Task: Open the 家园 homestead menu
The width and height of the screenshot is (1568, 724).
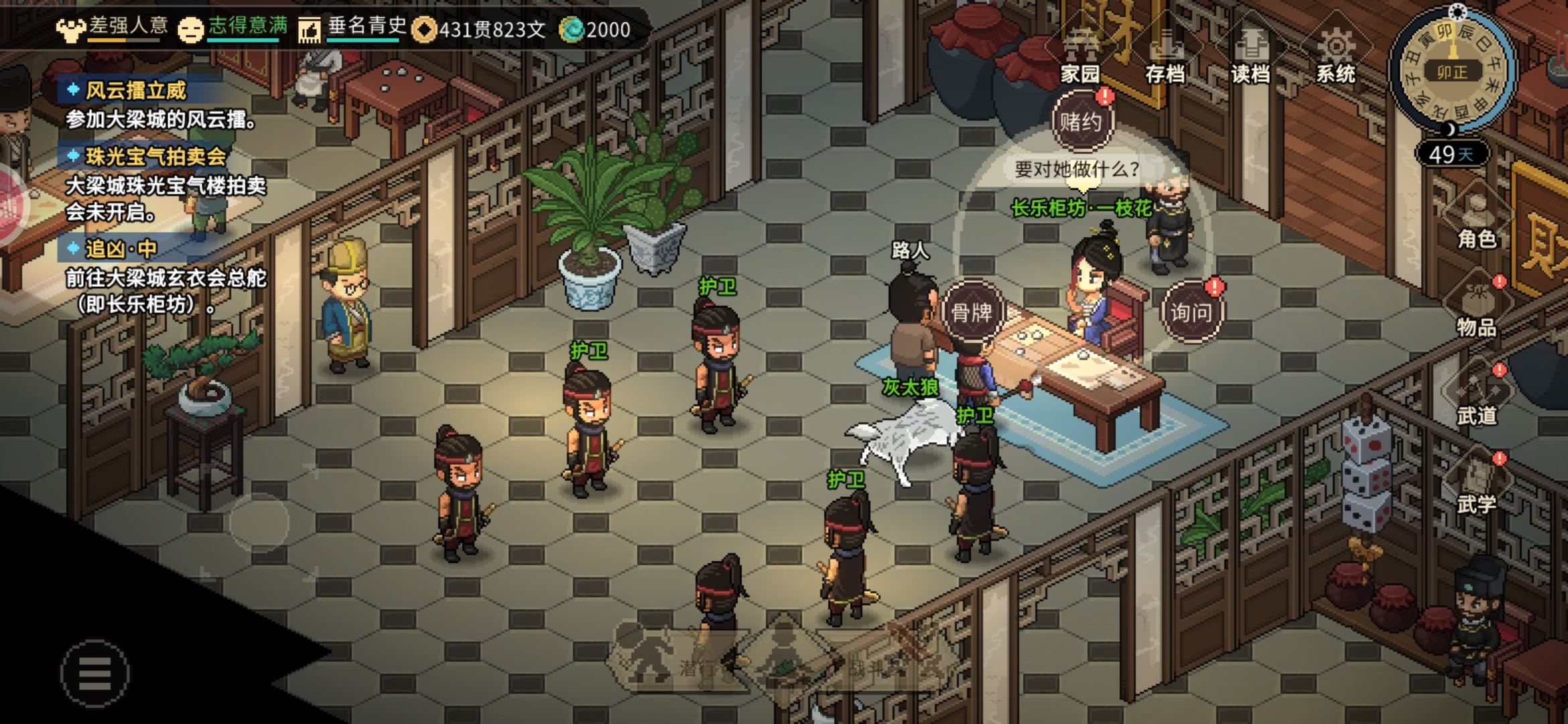Action: click(x=1080, y=55)
